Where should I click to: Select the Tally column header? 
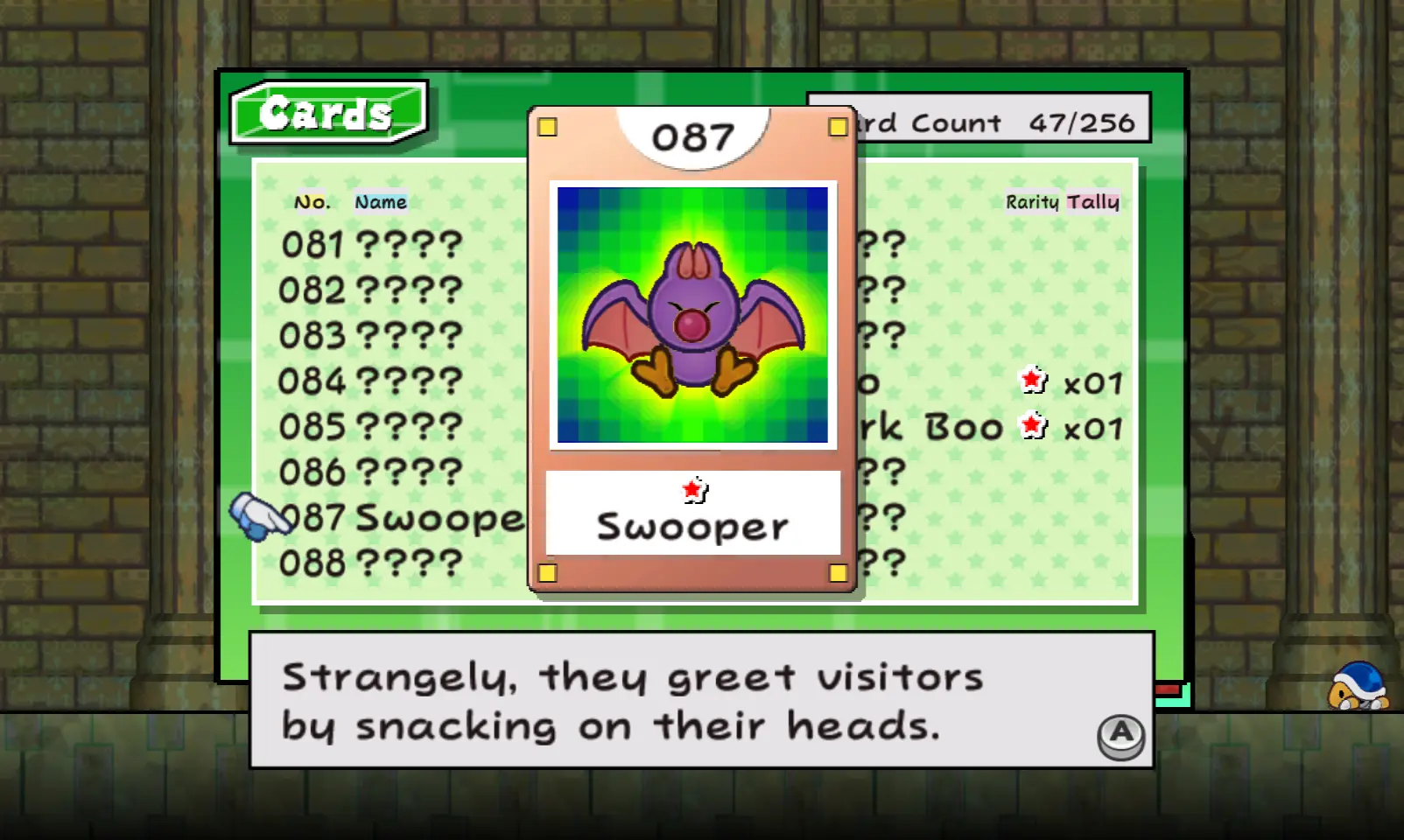pos(1093,202)
